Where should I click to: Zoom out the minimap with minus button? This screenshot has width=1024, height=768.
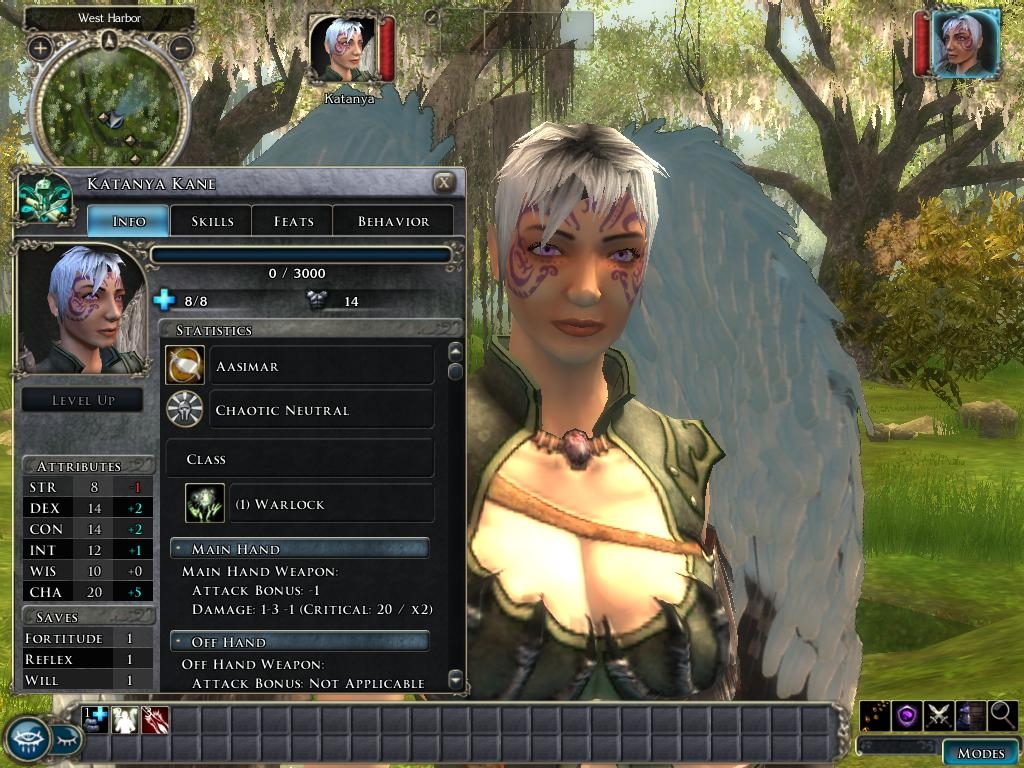(x=181, y=47)
